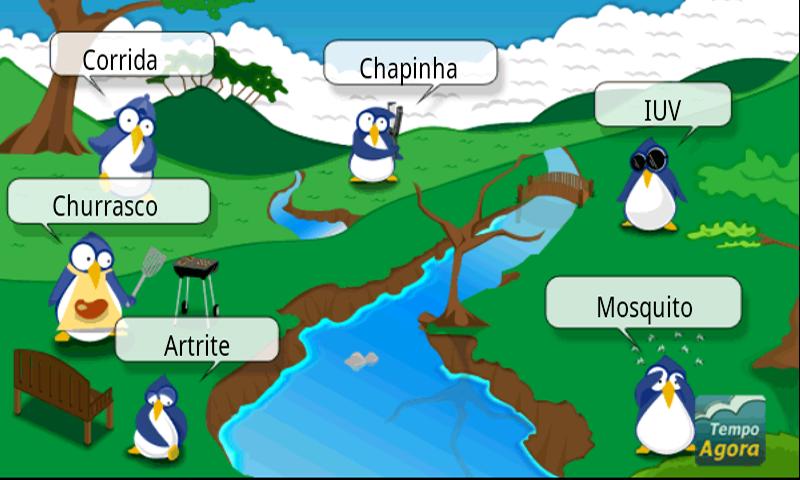Tap the Churrasco label
Screen dimensions: 800x480
(x=107, y=205)
